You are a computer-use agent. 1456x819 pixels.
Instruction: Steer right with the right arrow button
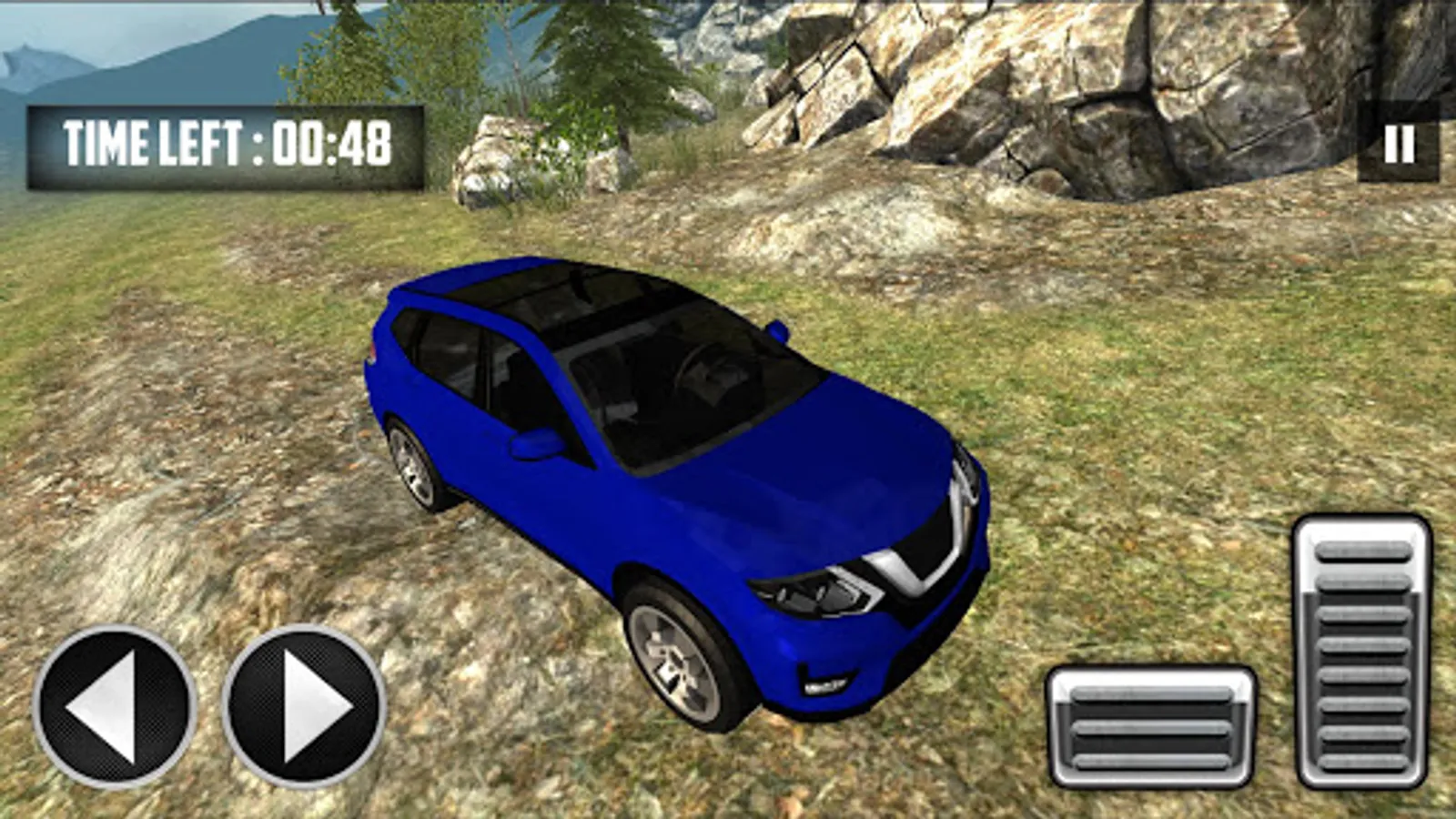pyautogui.click(x=305, y=706)
